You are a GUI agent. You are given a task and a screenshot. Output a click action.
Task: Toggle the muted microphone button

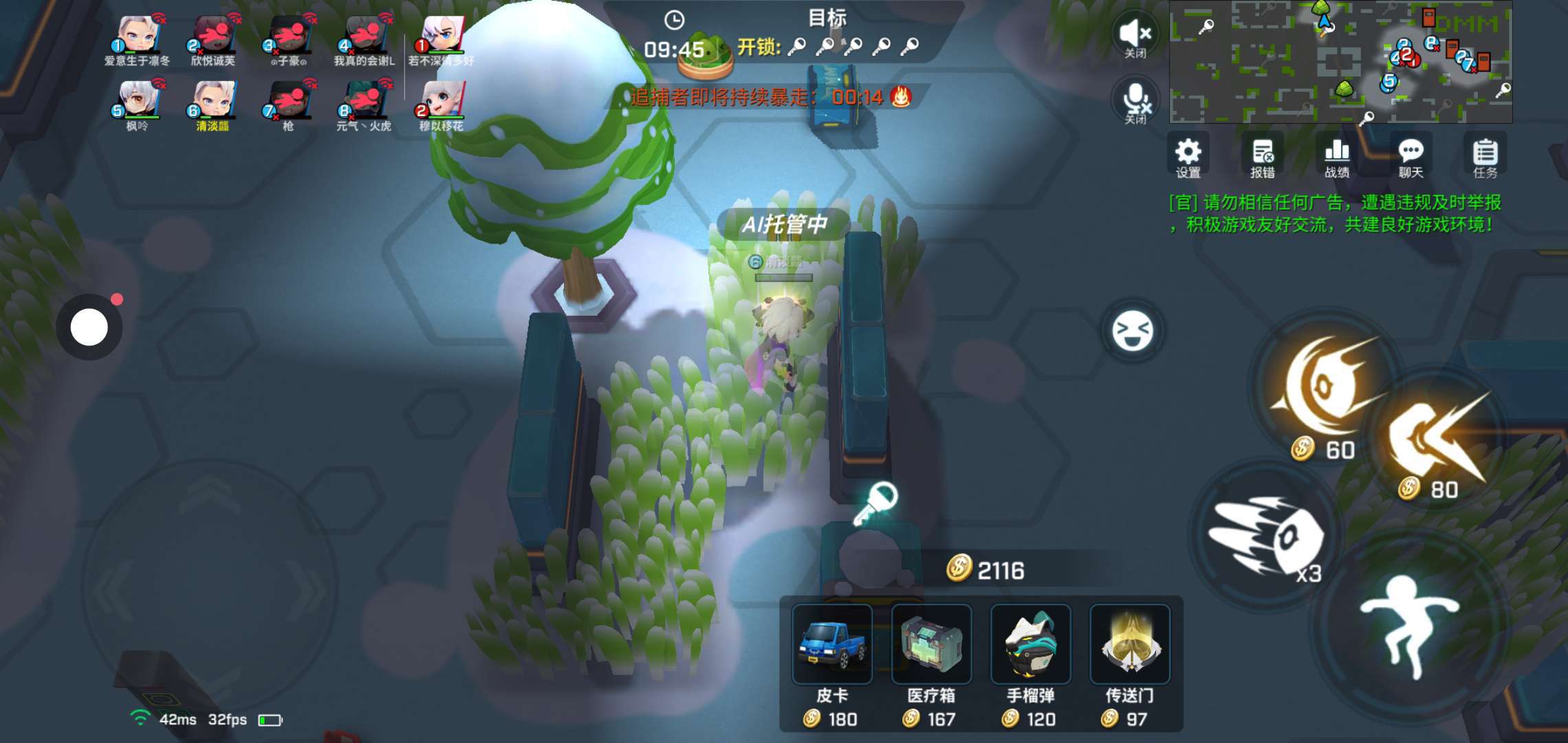click(1135, 101)
